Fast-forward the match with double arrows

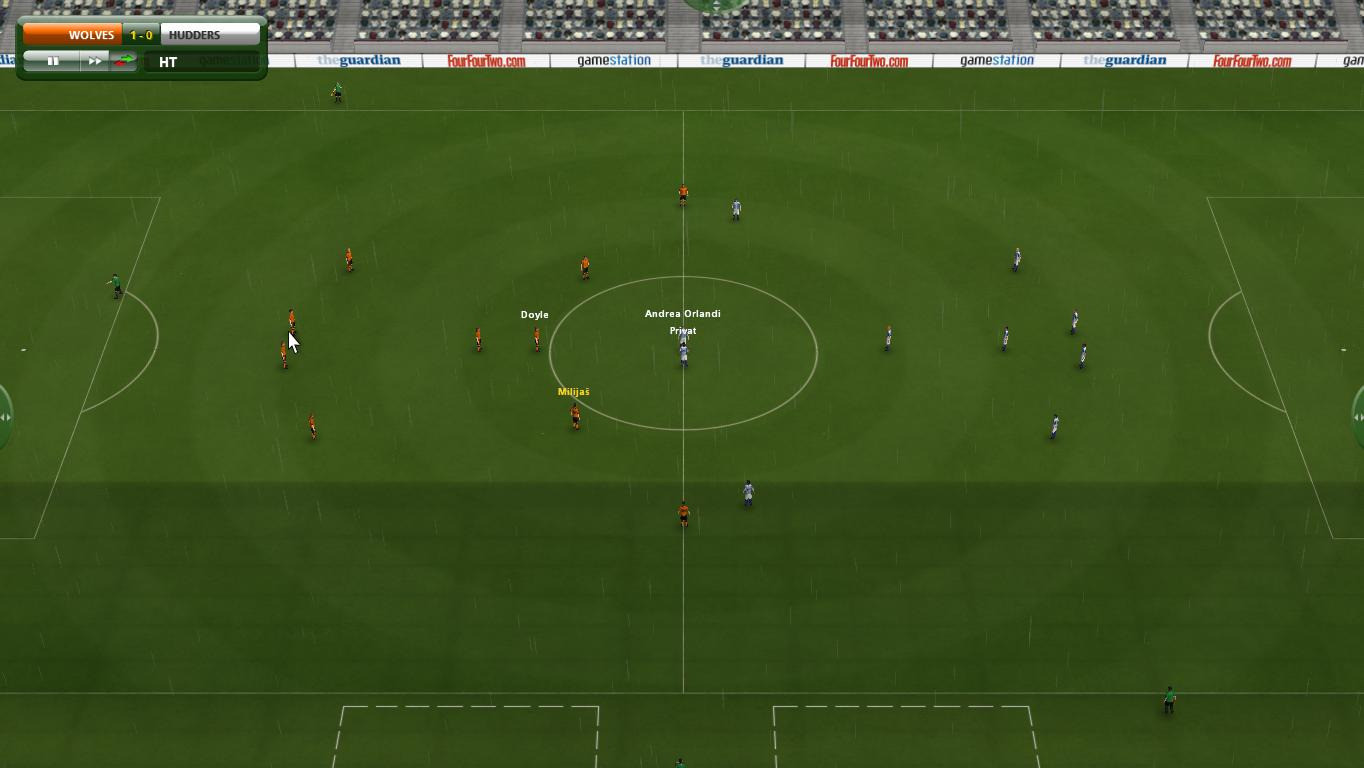94,62
